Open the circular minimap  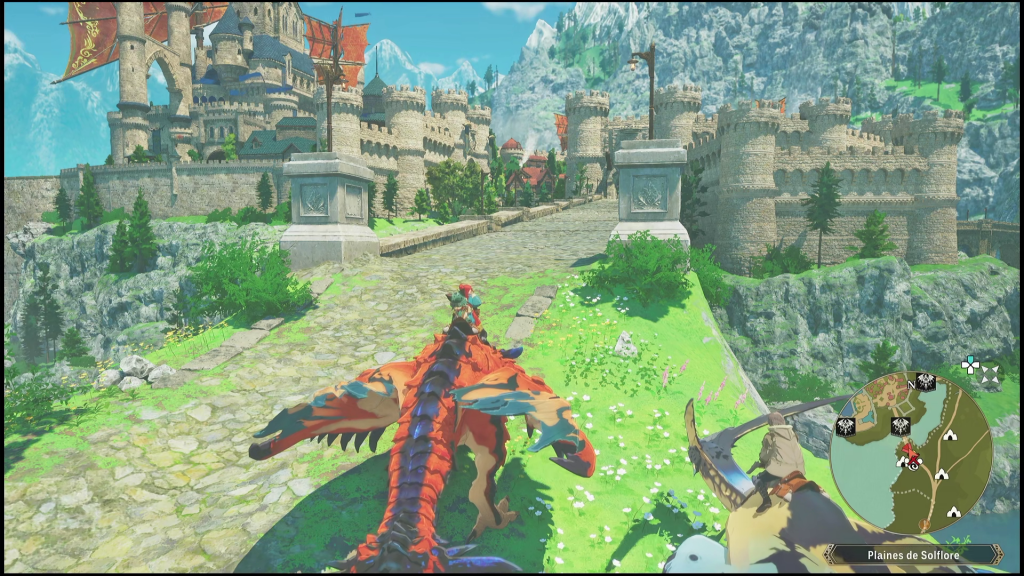coord(911,453)
